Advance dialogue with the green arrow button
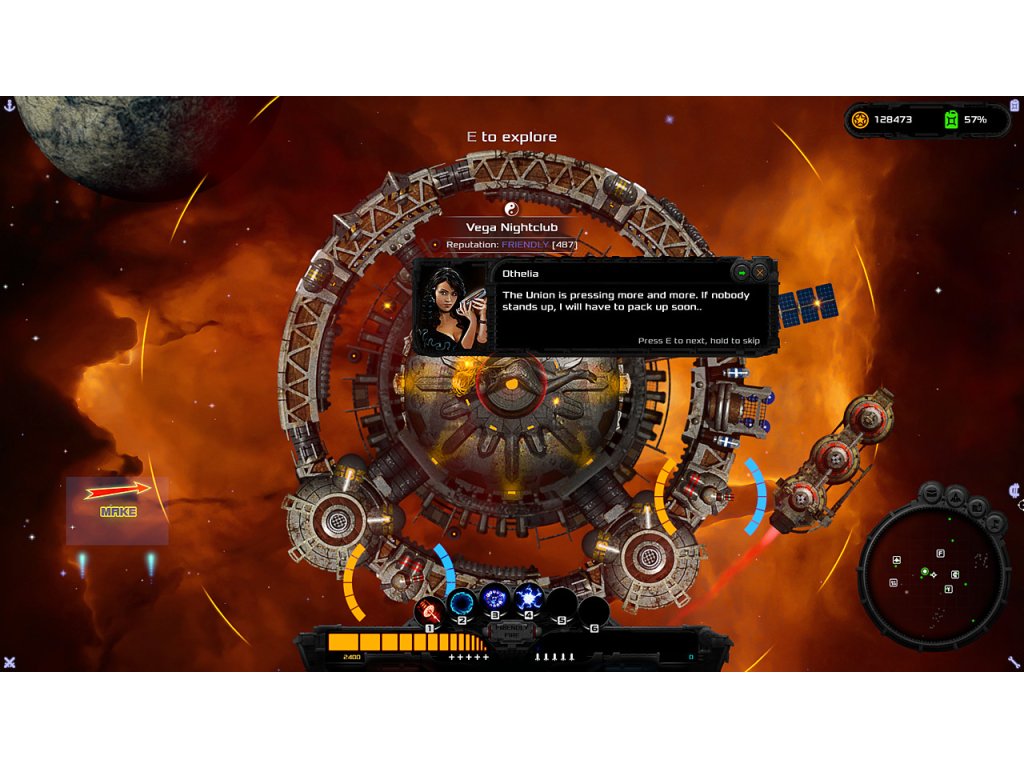Image resolution: width=1024 pixels, height=768 pixels. pos(741,272)
